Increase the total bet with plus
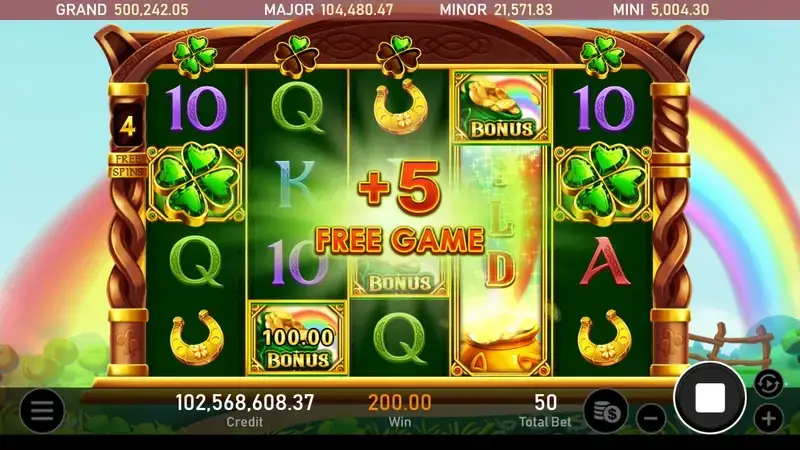 click(768, 417)
